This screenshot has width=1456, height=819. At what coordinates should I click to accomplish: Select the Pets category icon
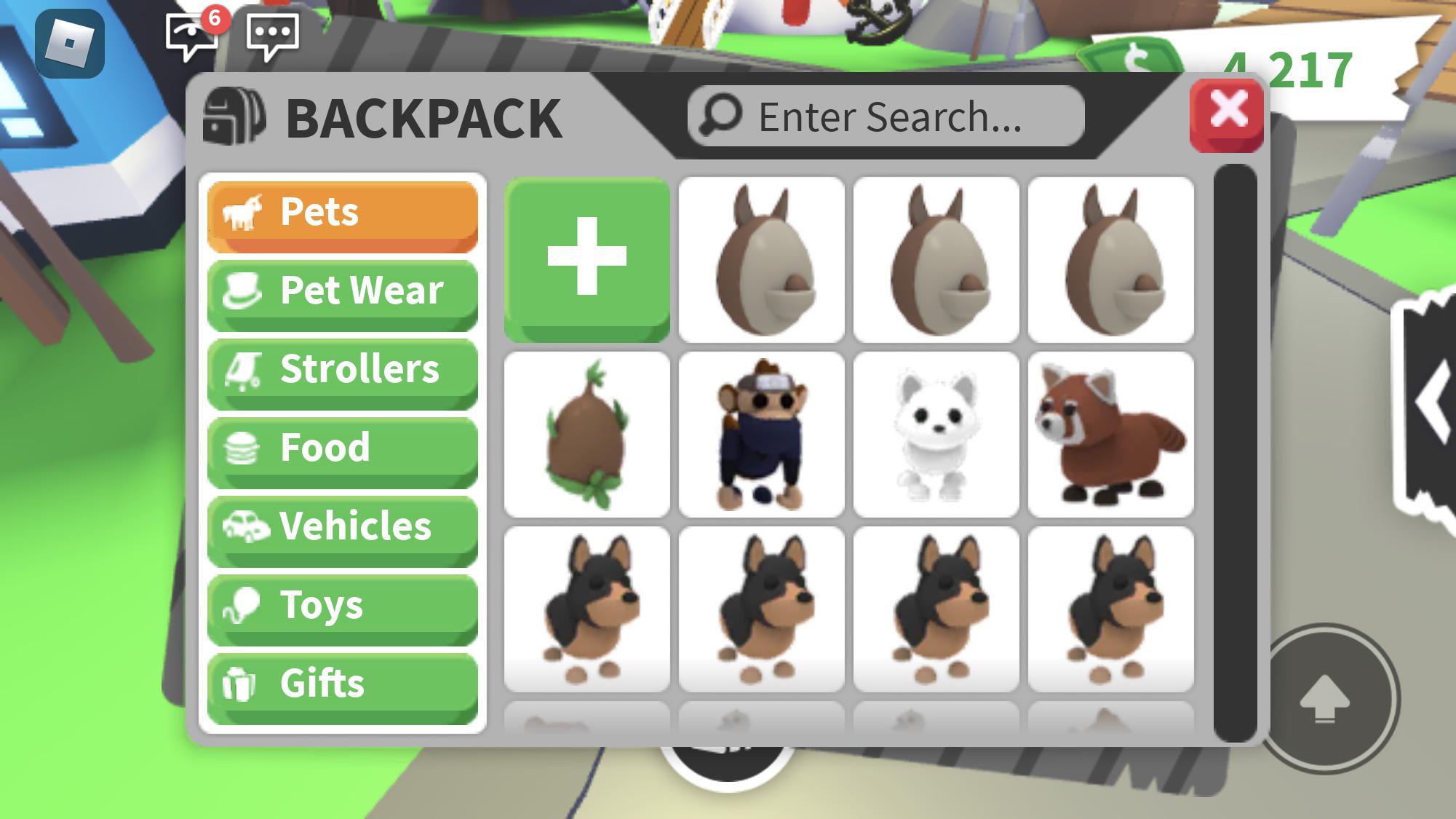pyautogui.click(x=246, y=212)
